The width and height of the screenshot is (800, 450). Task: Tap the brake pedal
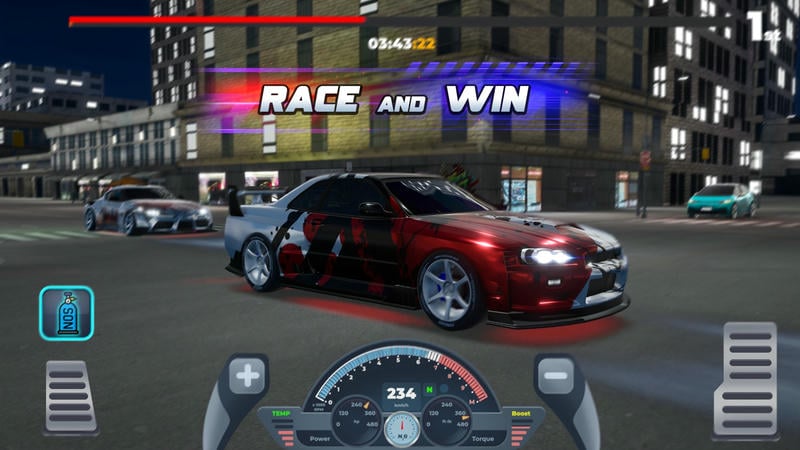tap(71, 395)
